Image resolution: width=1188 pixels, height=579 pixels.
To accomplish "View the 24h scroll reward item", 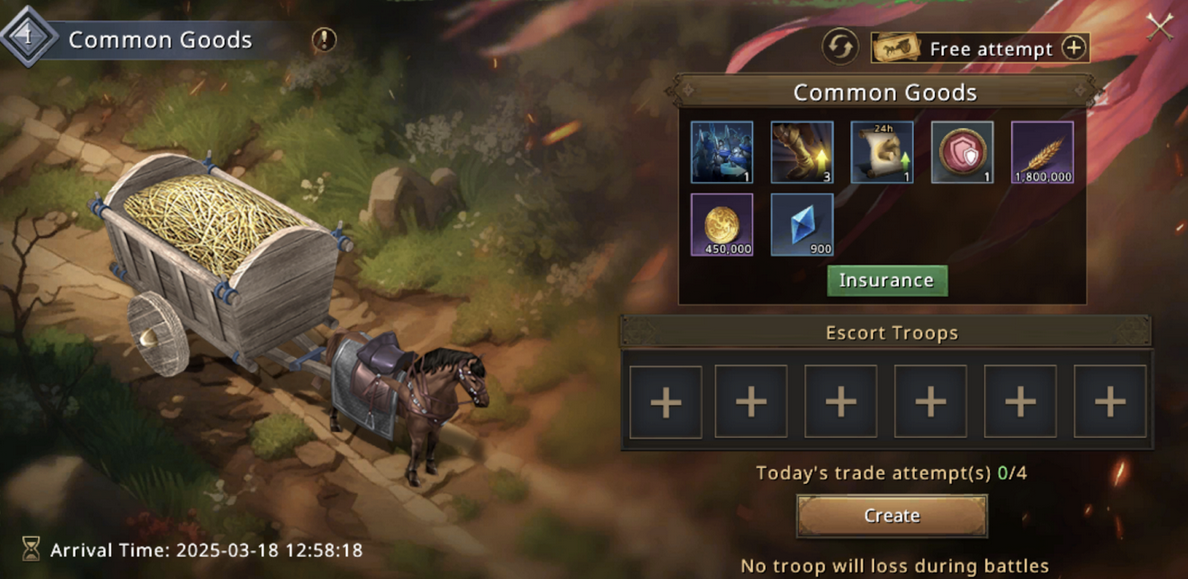I will pyautogui.click(x=882, y=153).
